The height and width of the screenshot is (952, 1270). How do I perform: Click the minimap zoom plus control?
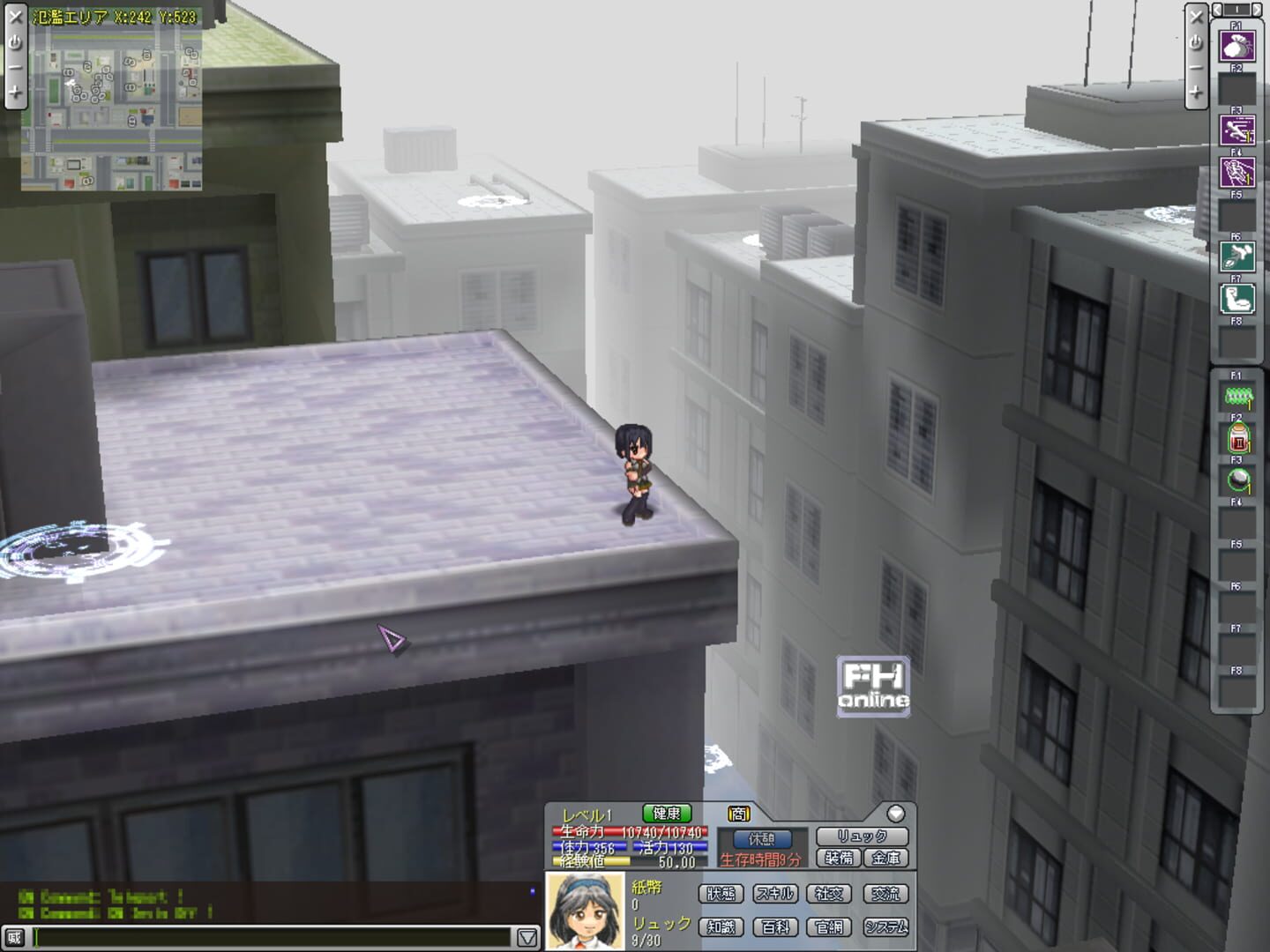tap(14, 89)
